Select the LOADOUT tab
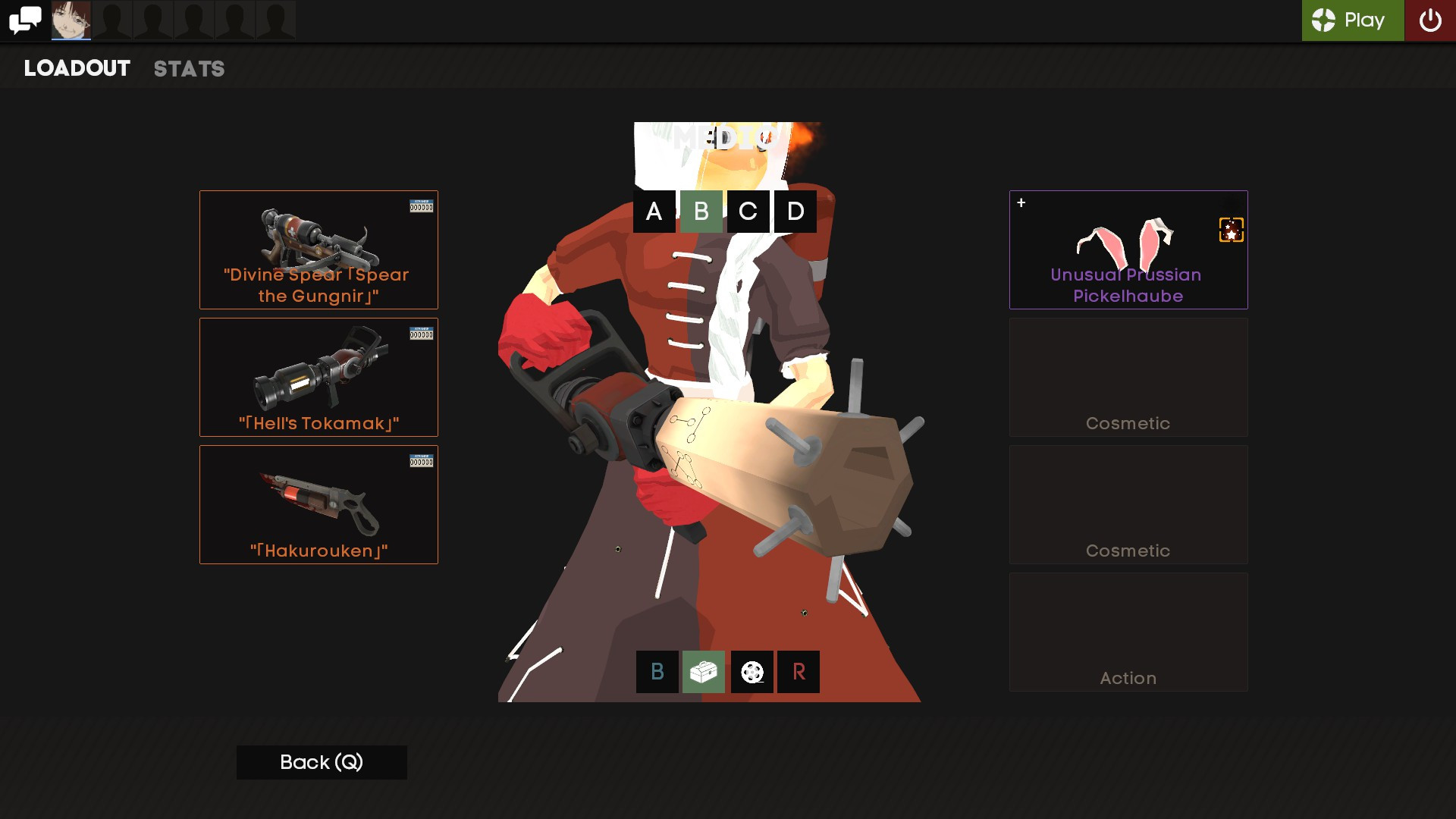 pyautogui.click(x=76, y=69)
